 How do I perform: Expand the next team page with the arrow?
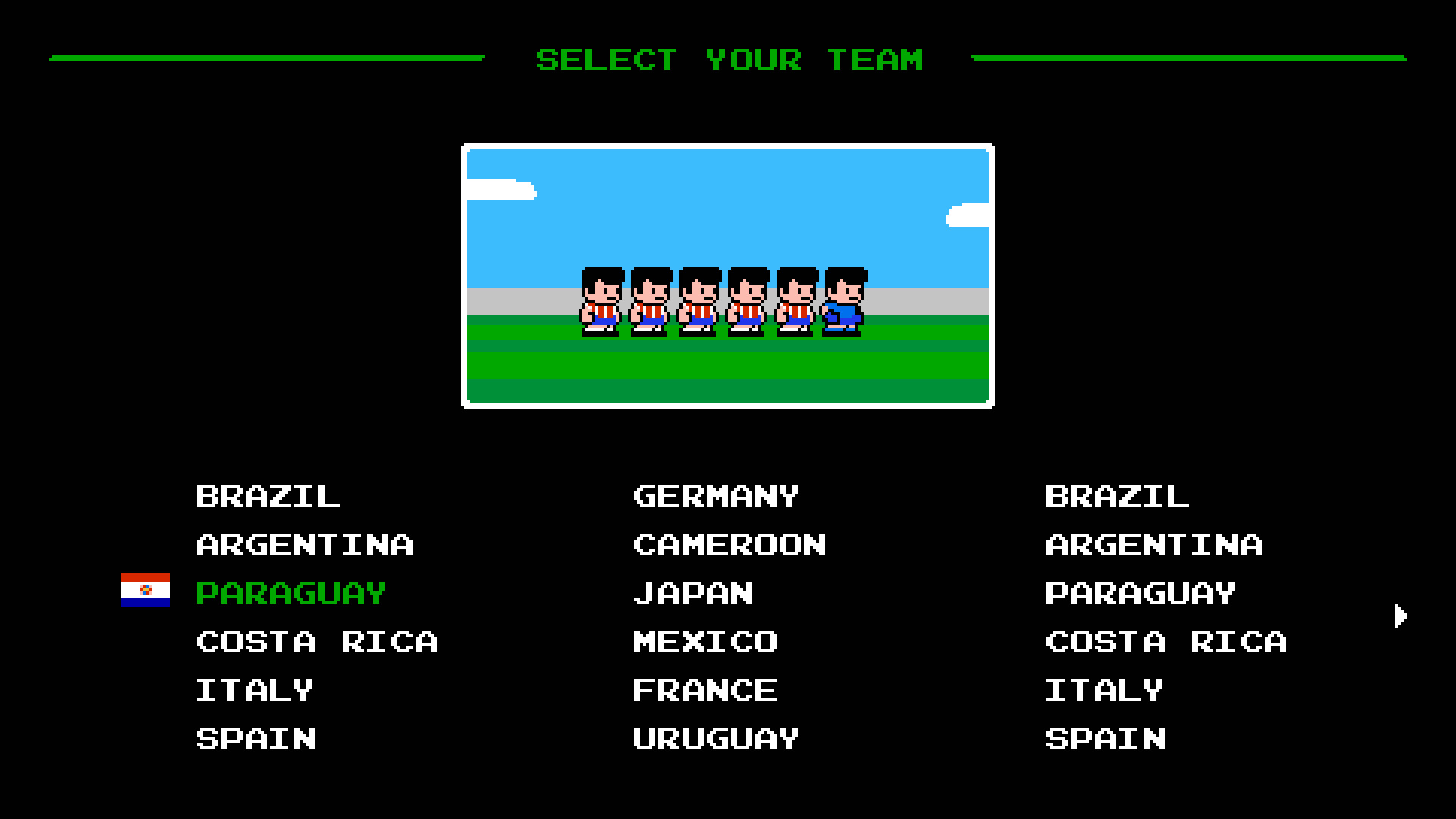(x=1402, y=616)
